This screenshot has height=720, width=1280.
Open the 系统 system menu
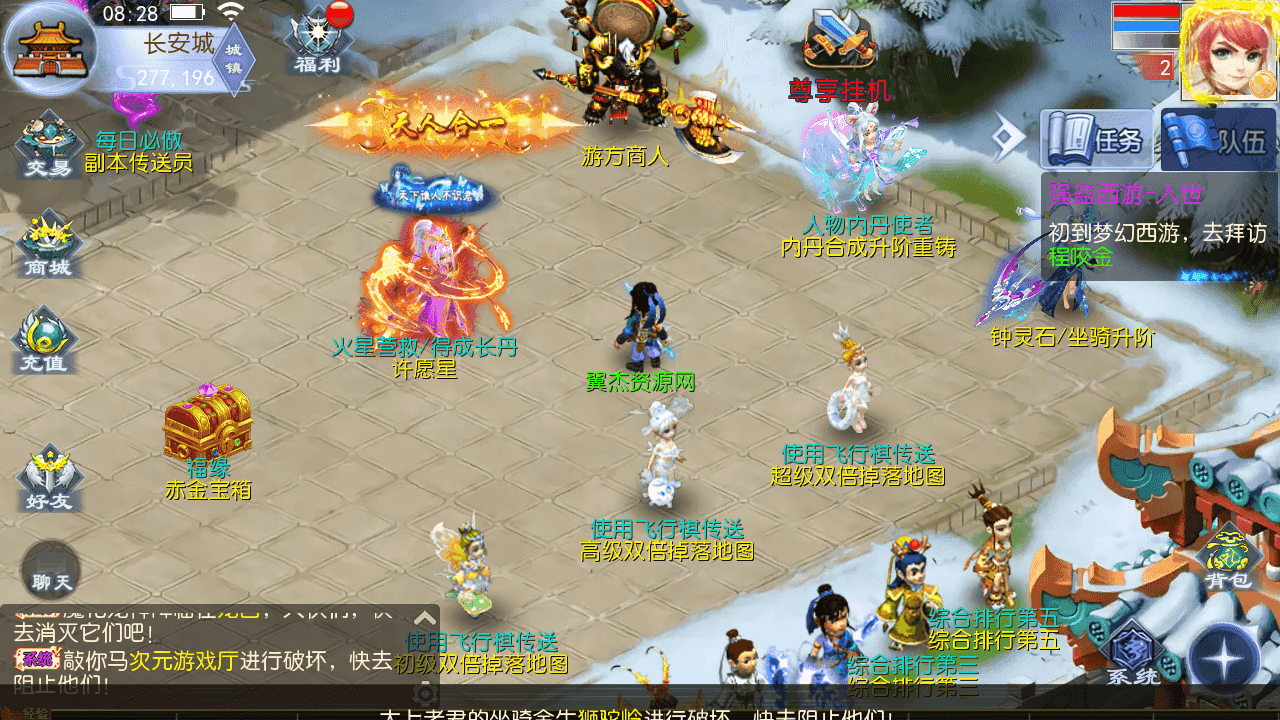(1133, 654)
